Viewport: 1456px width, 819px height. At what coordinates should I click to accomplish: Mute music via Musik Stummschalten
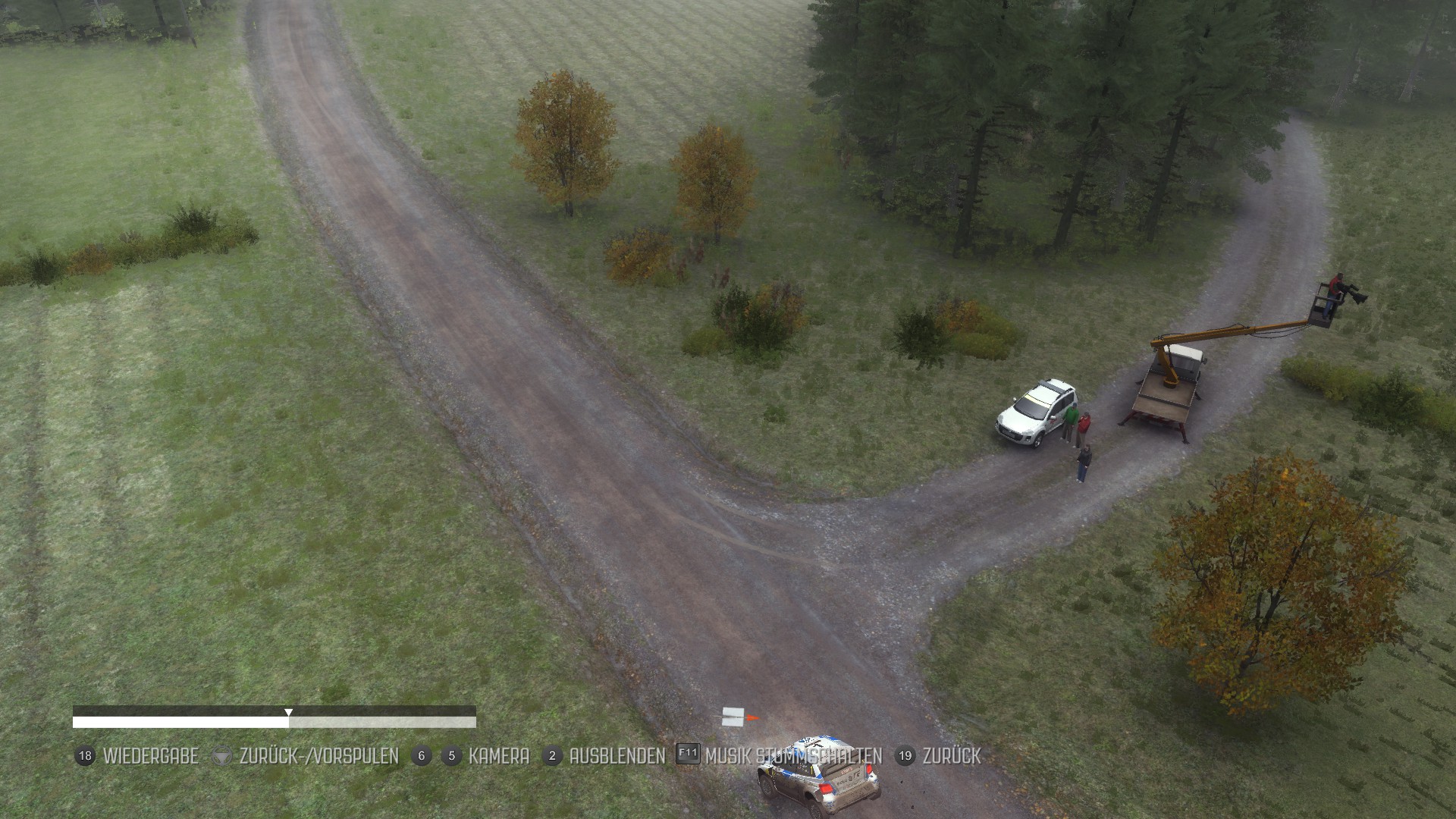pos(792,756)
